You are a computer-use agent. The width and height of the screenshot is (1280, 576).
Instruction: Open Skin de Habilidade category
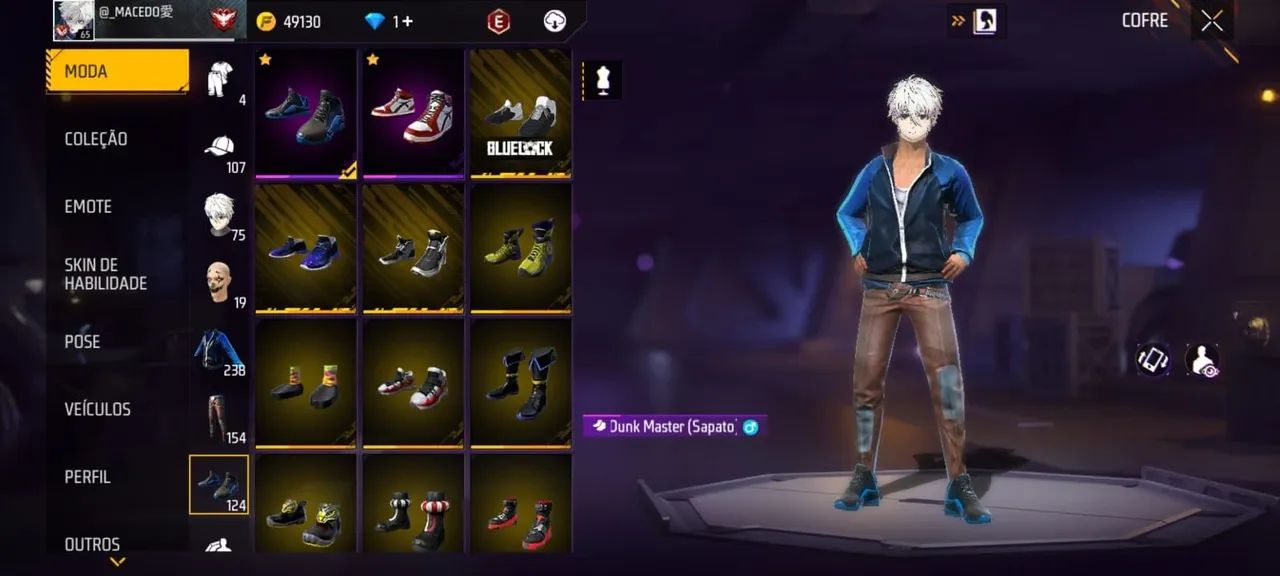click(105, 274)
